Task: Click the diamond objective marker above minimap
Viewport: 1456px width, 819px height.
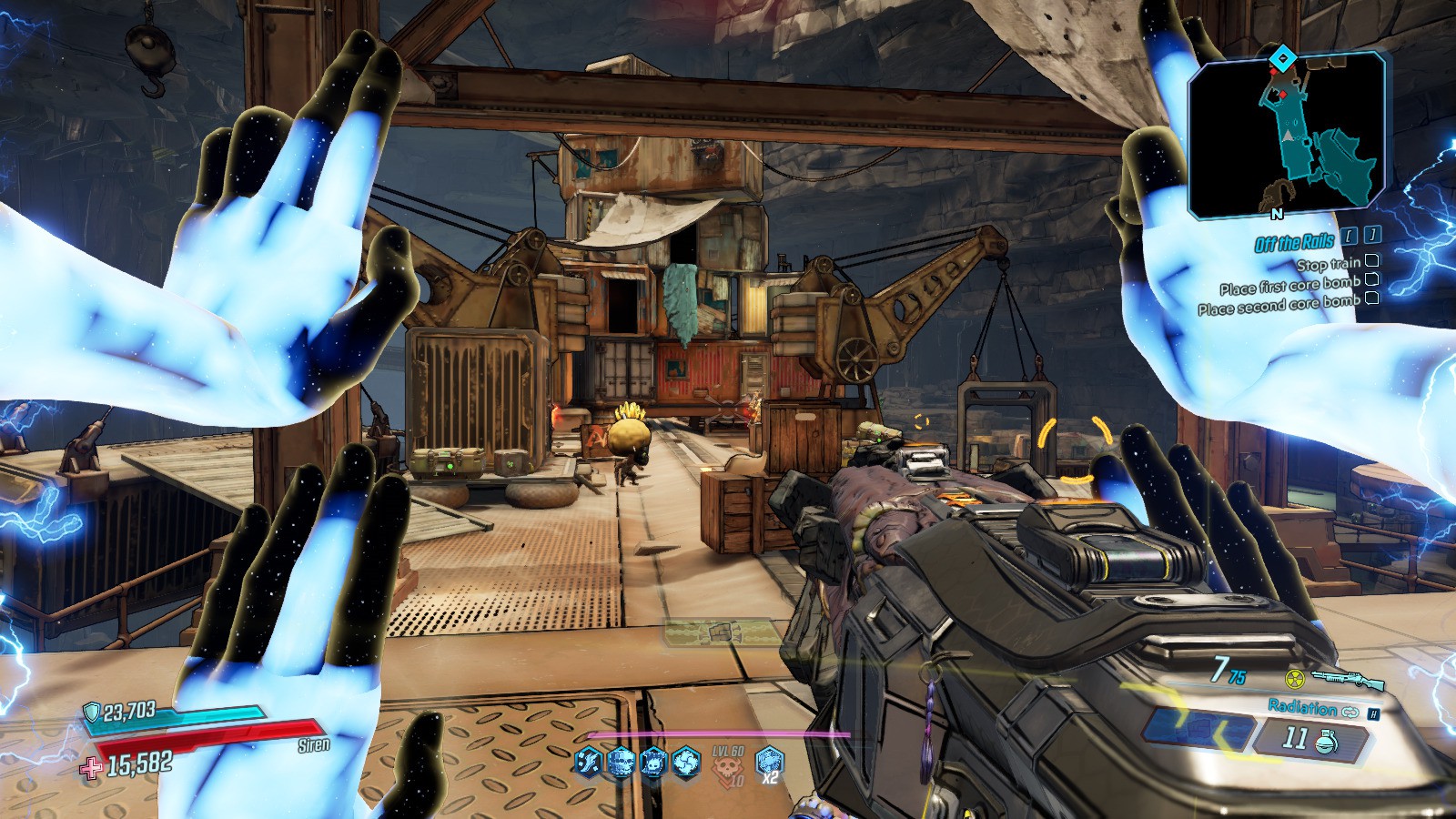Action: coord(1282,60)
